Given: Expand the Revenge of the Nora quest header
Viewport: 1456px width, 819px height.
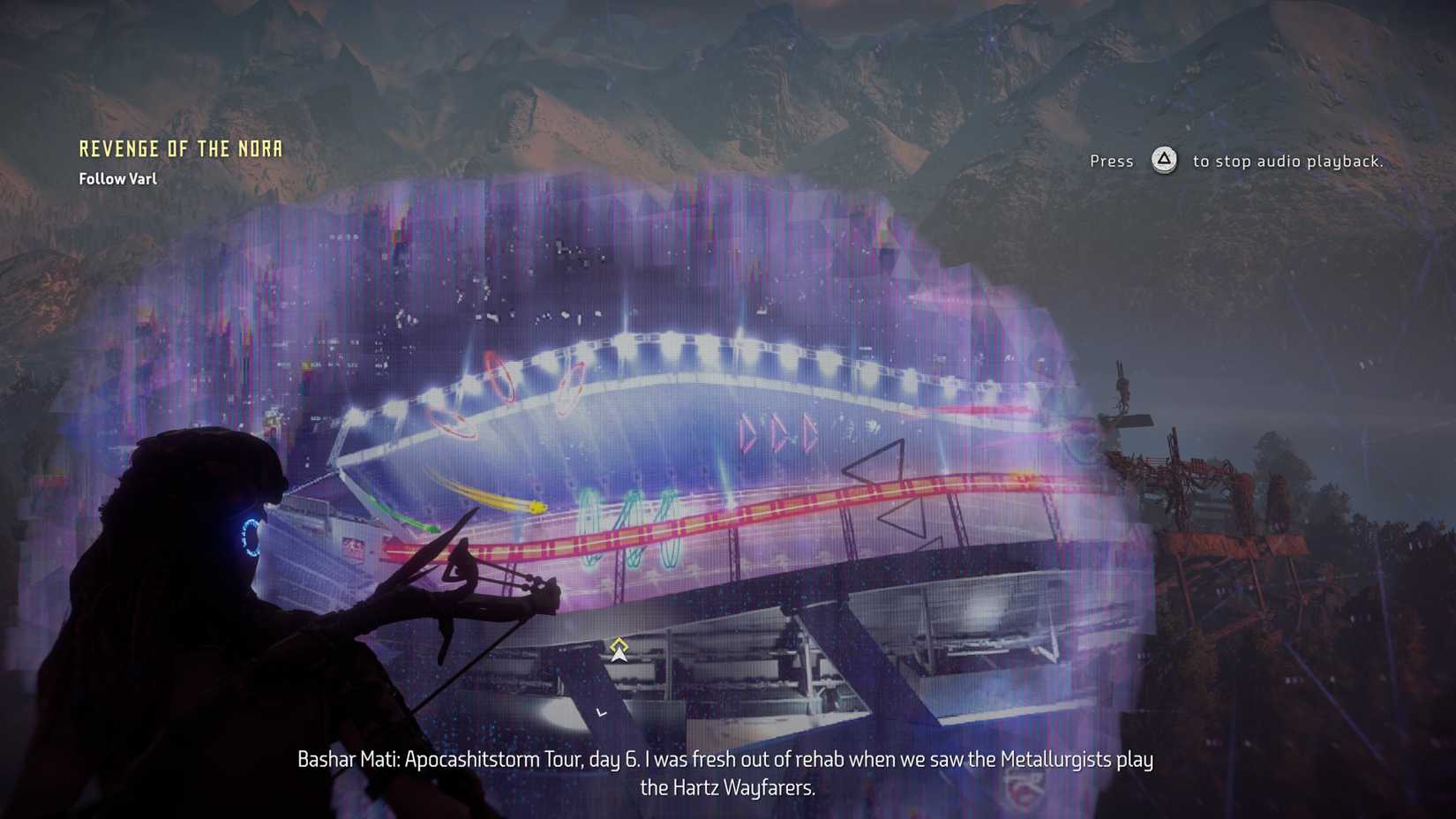Looking at the screenshot, I should [180, 148].
